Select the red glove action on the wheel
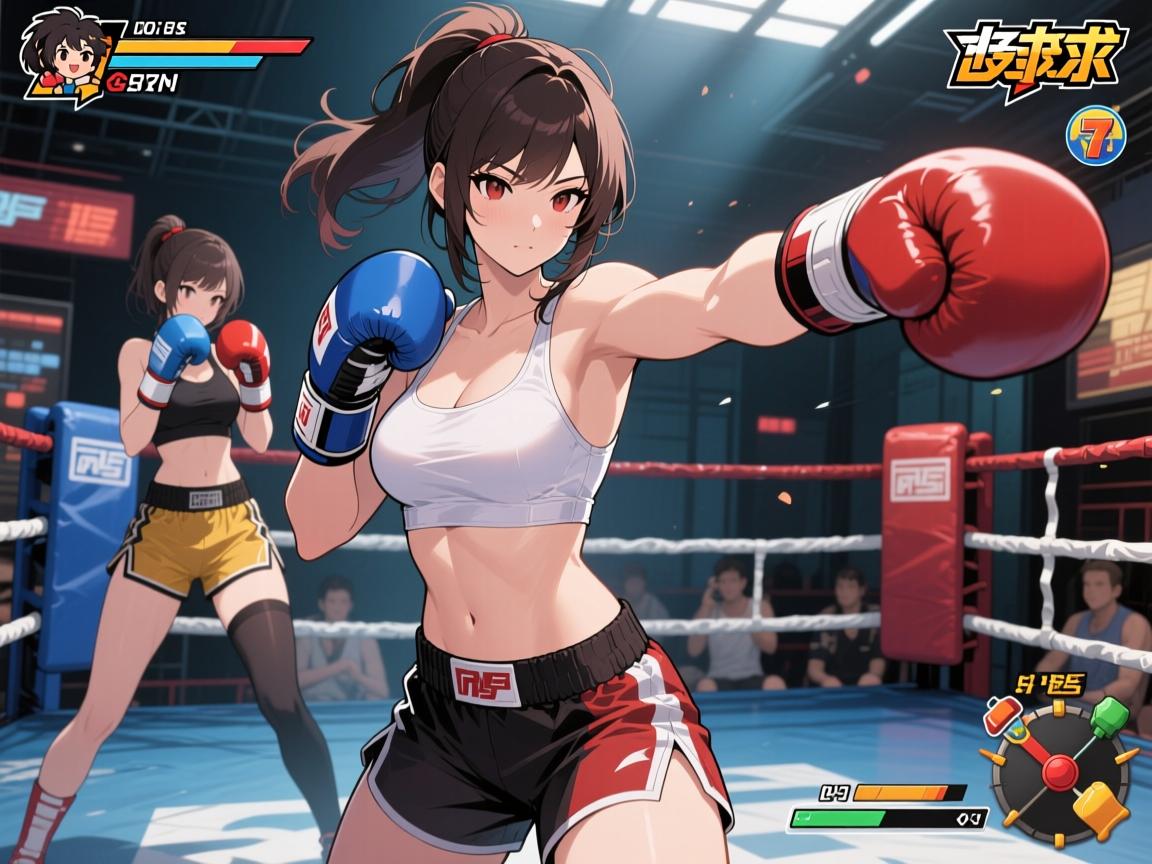The width and height of the screenshot is (1152, 864). tap(1002, 718)
